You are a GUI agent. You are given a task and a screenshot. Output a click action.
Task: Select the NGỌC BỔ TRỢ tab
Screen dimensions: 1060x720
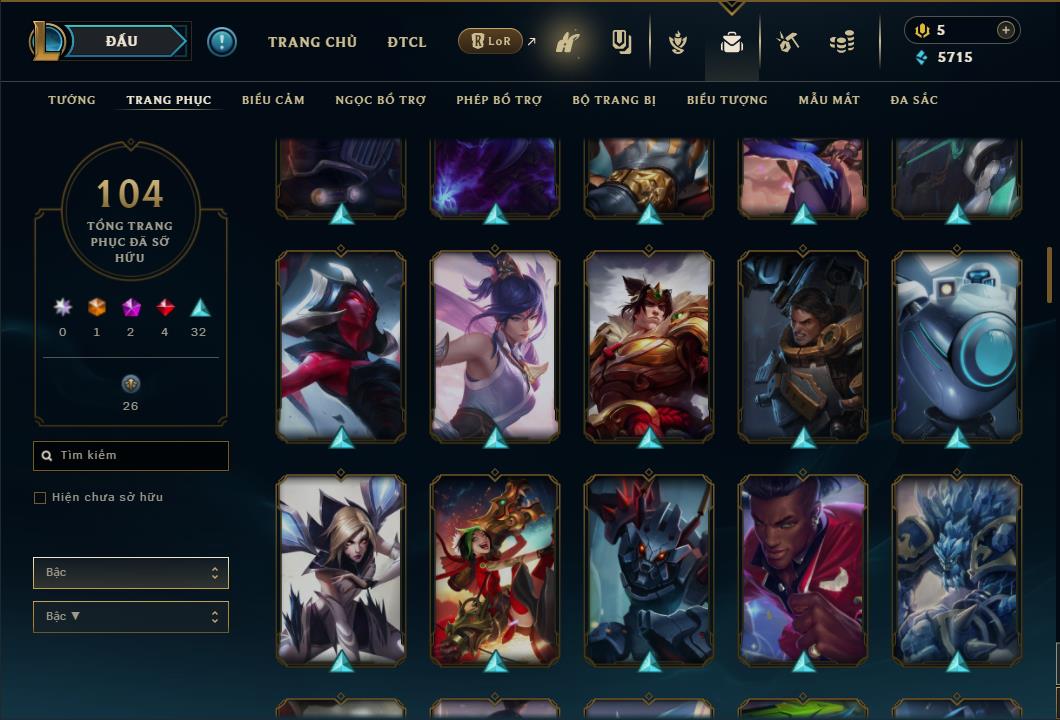pos(381,100)
